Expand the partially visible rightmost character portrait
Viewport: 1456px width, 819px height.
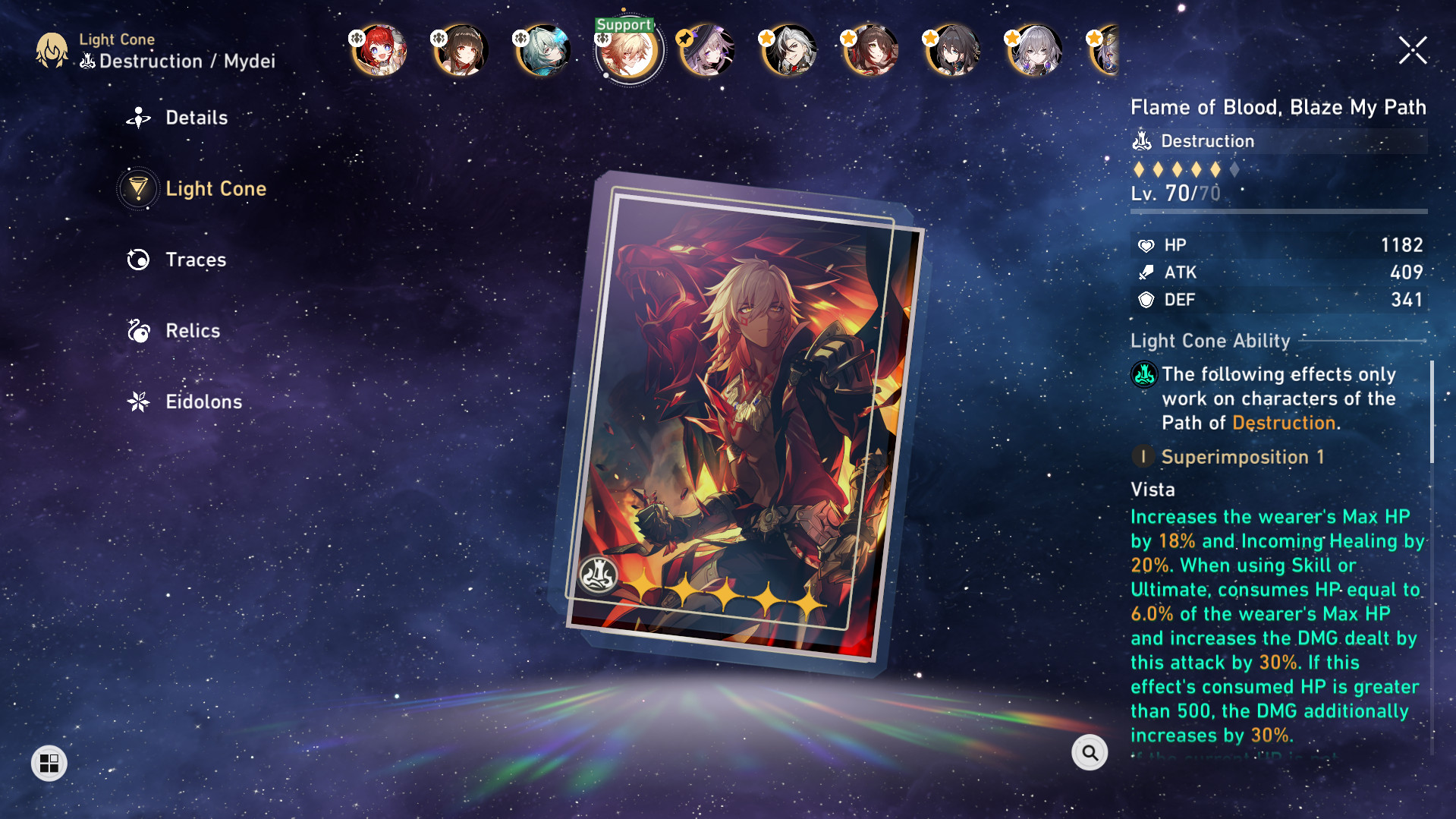[1108, 50]
